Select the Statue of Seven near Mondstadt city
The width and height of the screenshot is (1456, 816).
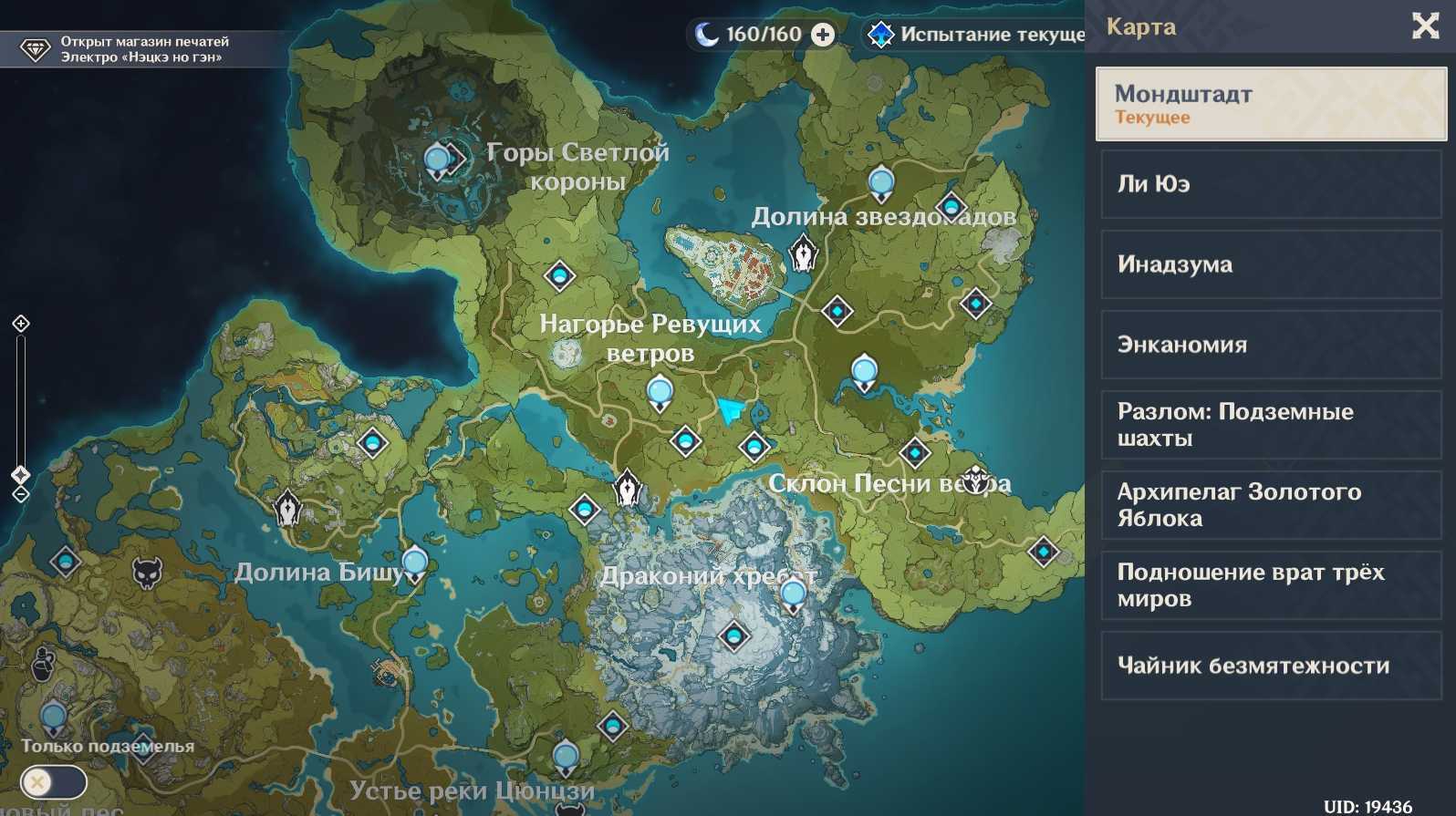[803, 253]
